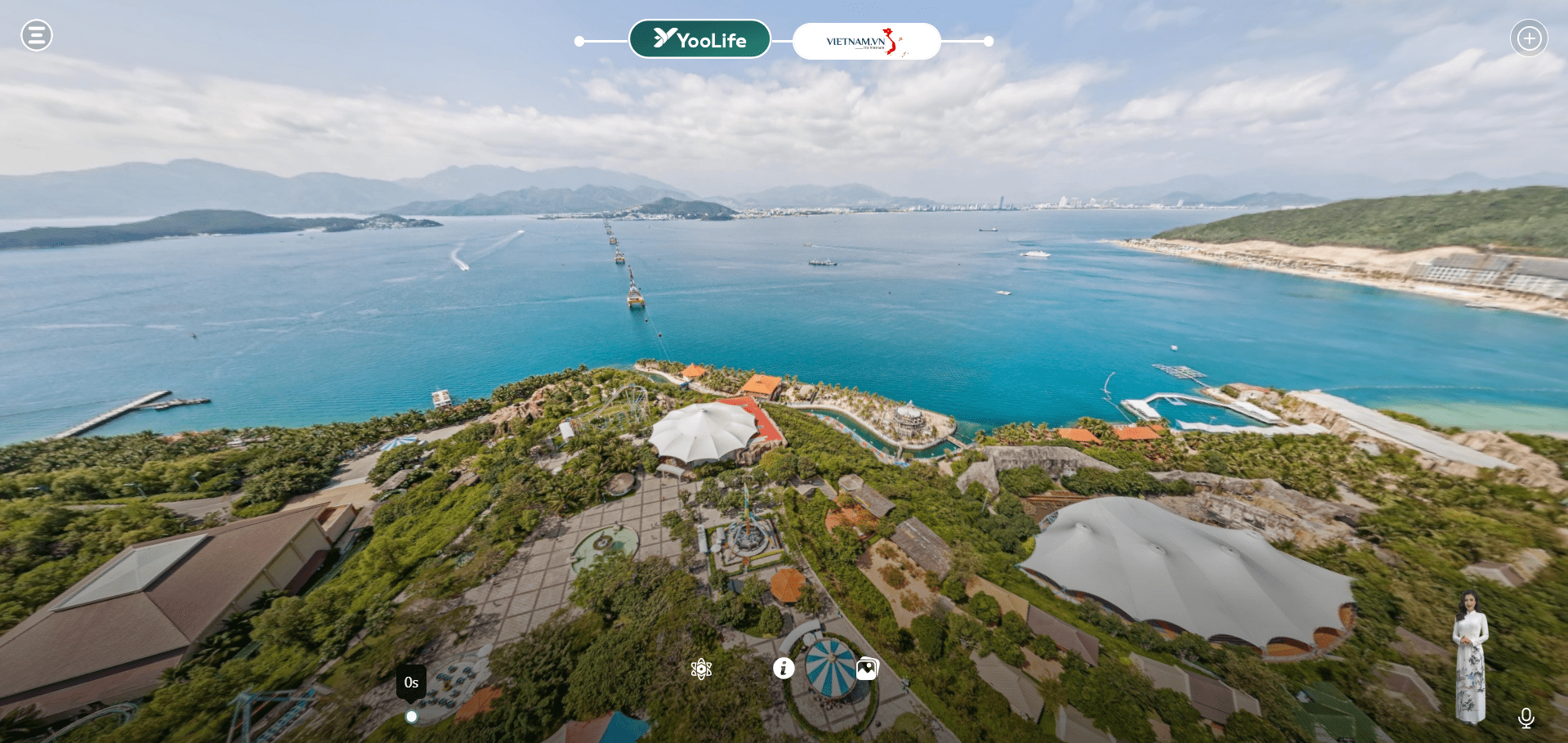The width and height of the screenshot is (1568, 743).
Task: Zoom in with the circular plus icon
Action: (1530, 36)
